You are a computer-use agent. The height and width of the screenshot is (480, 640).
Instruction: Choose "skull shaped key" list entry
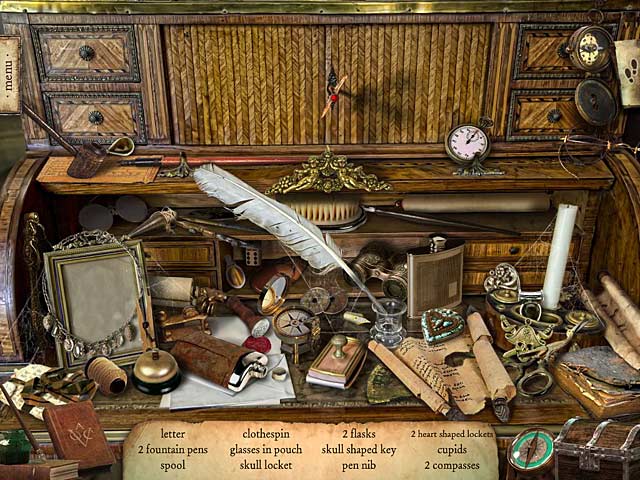(x=358, y=450)
